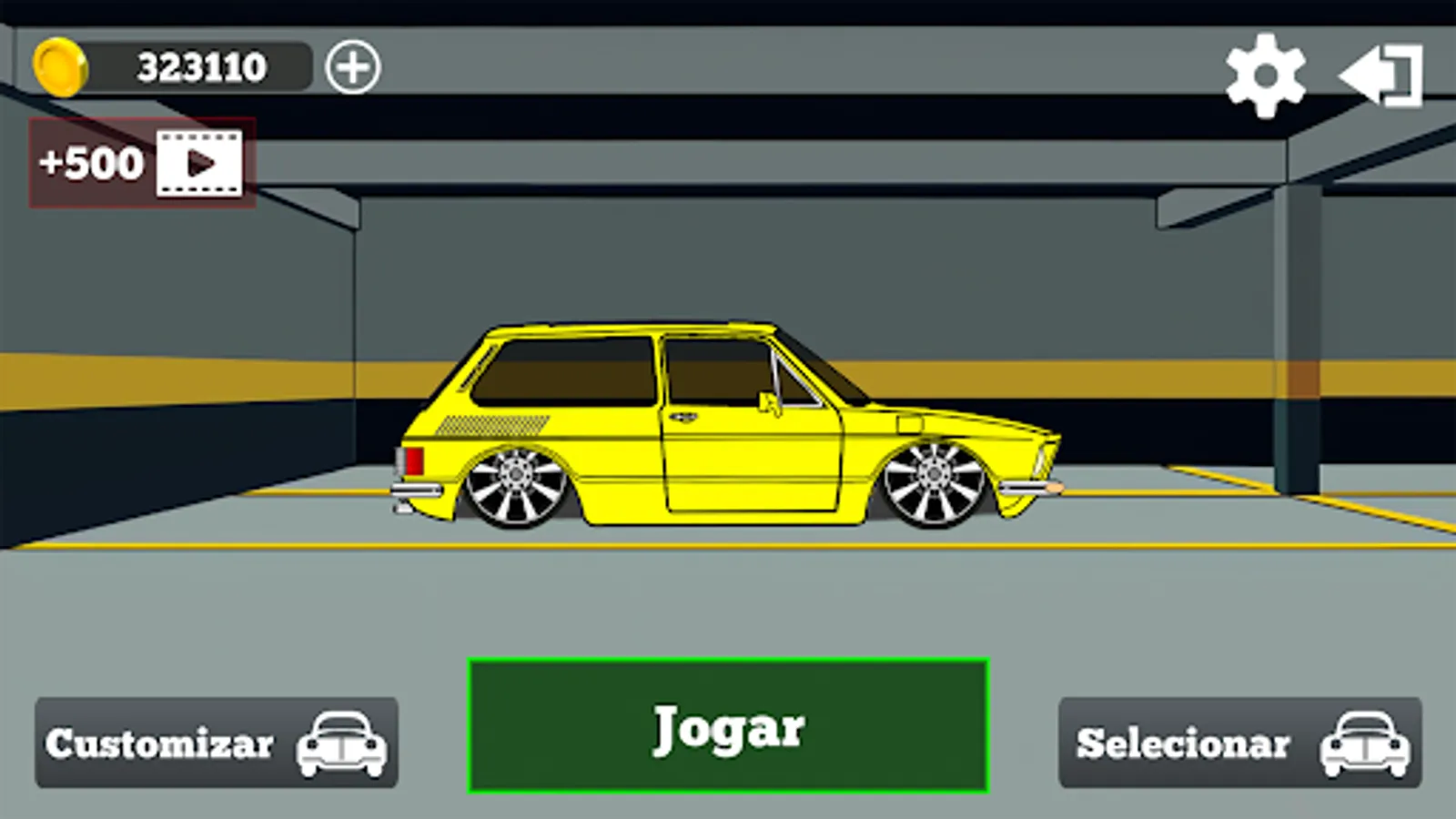Select the yellow car in the garage
This screenshot has height=819, width=1456.
point(728,428)
